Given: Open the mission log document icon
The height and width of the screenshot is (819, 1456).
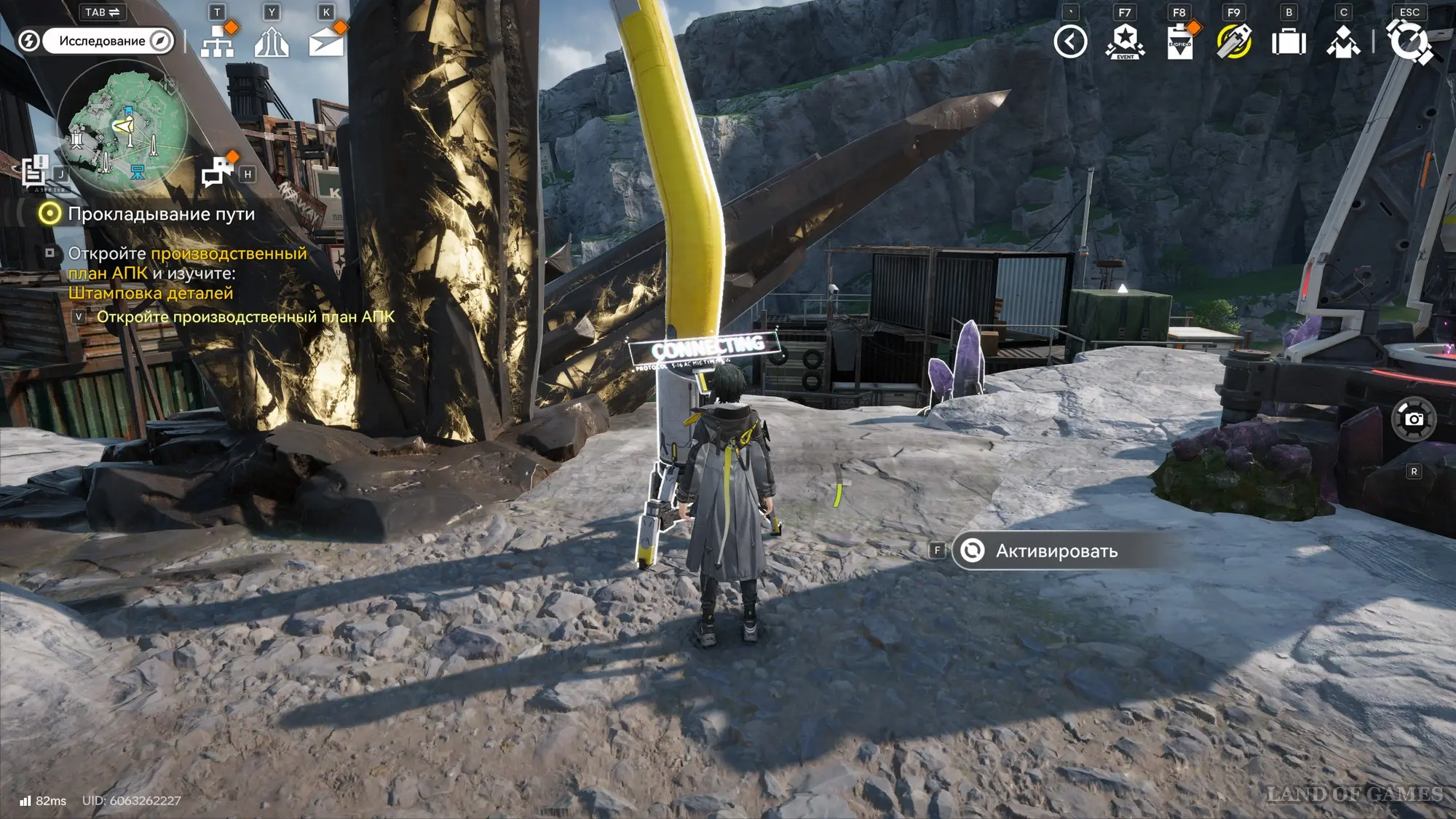Looking at the screenshot, I should click(x=34, y=172).
